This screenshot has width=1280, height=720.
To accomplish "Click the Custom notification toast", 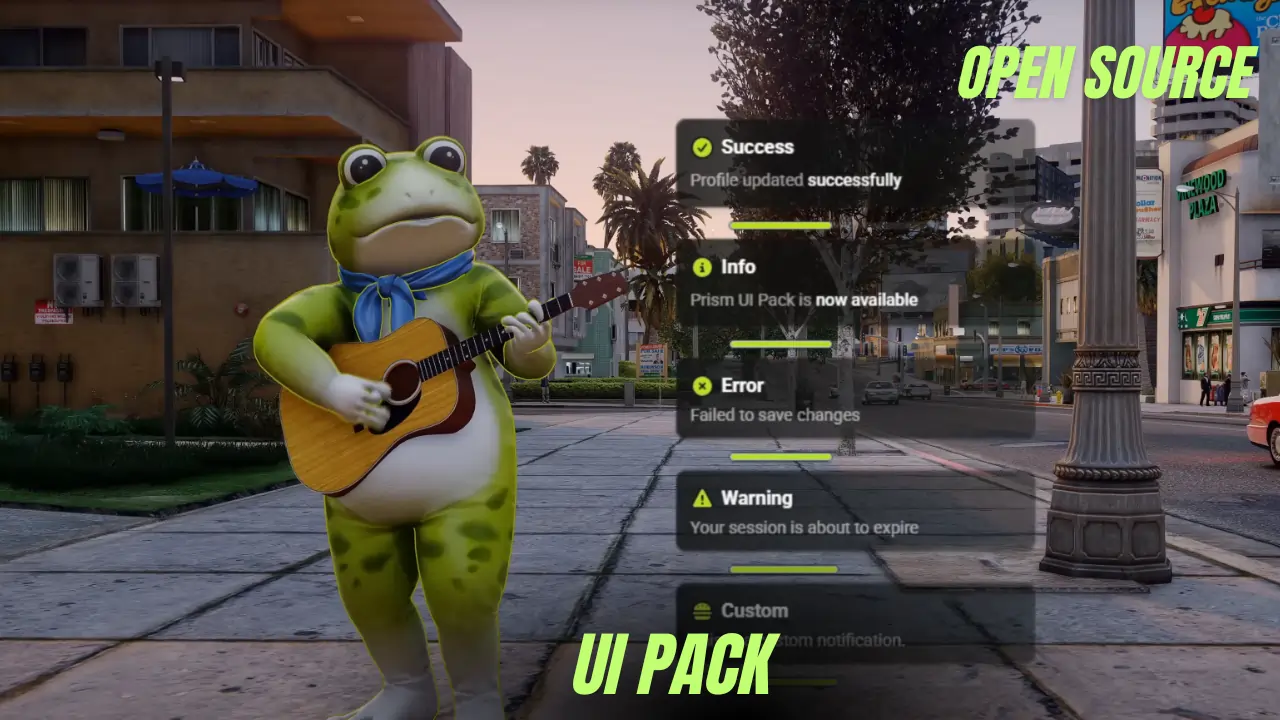I will click(x=855, y=624).
